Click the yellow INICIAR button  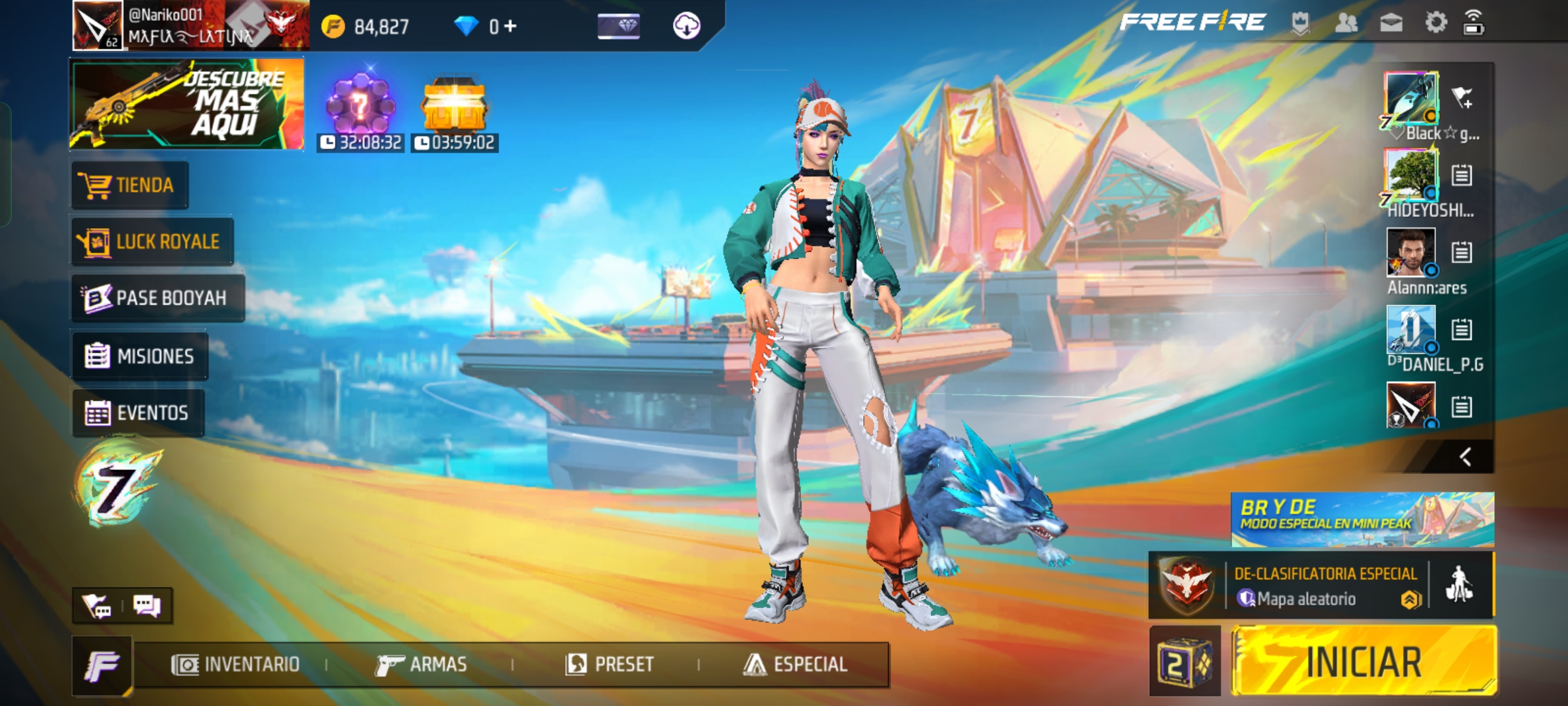tap(1363, 661)
